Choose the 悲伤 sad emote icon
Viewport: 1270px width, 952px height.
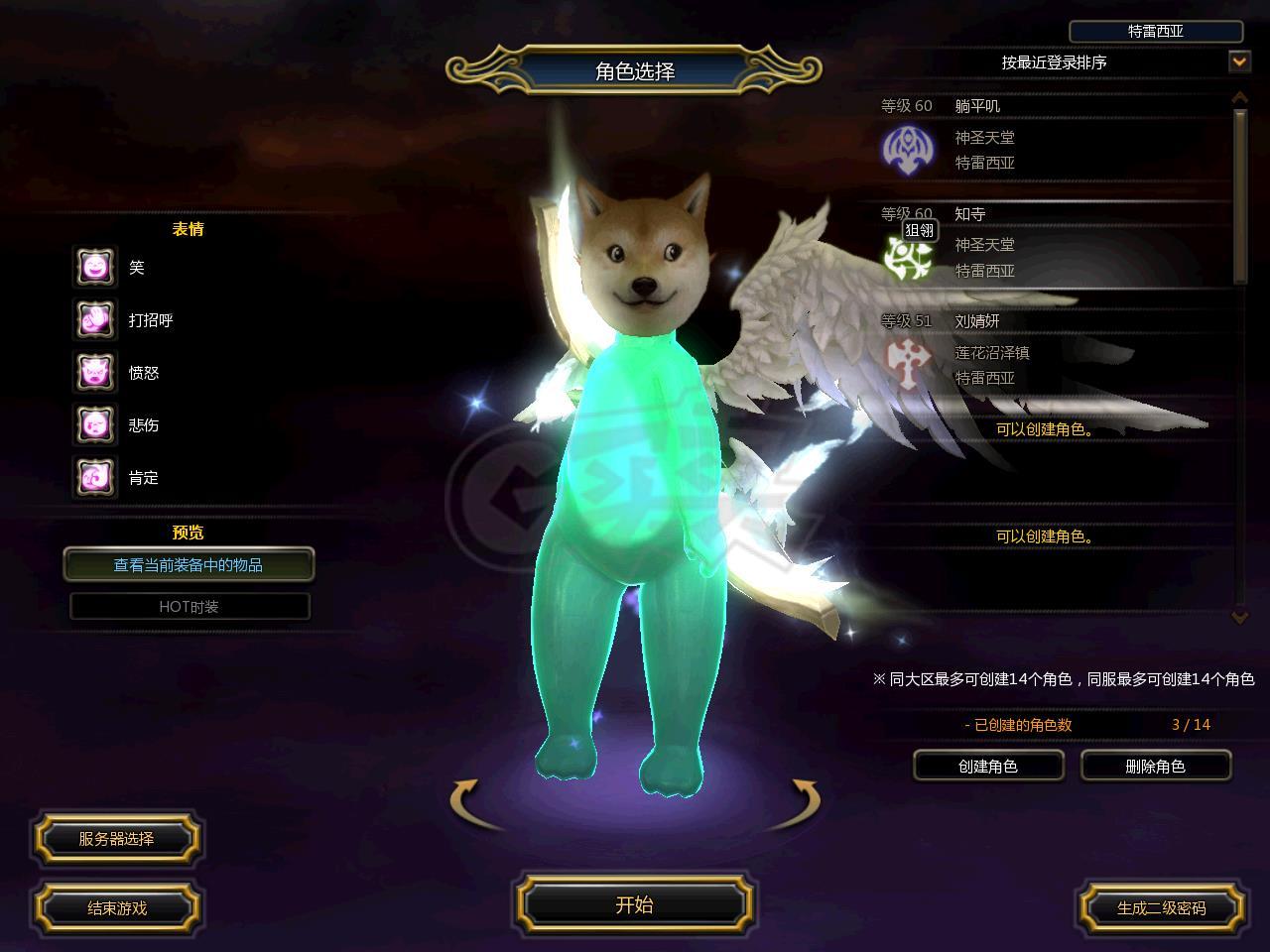[95, 424]
